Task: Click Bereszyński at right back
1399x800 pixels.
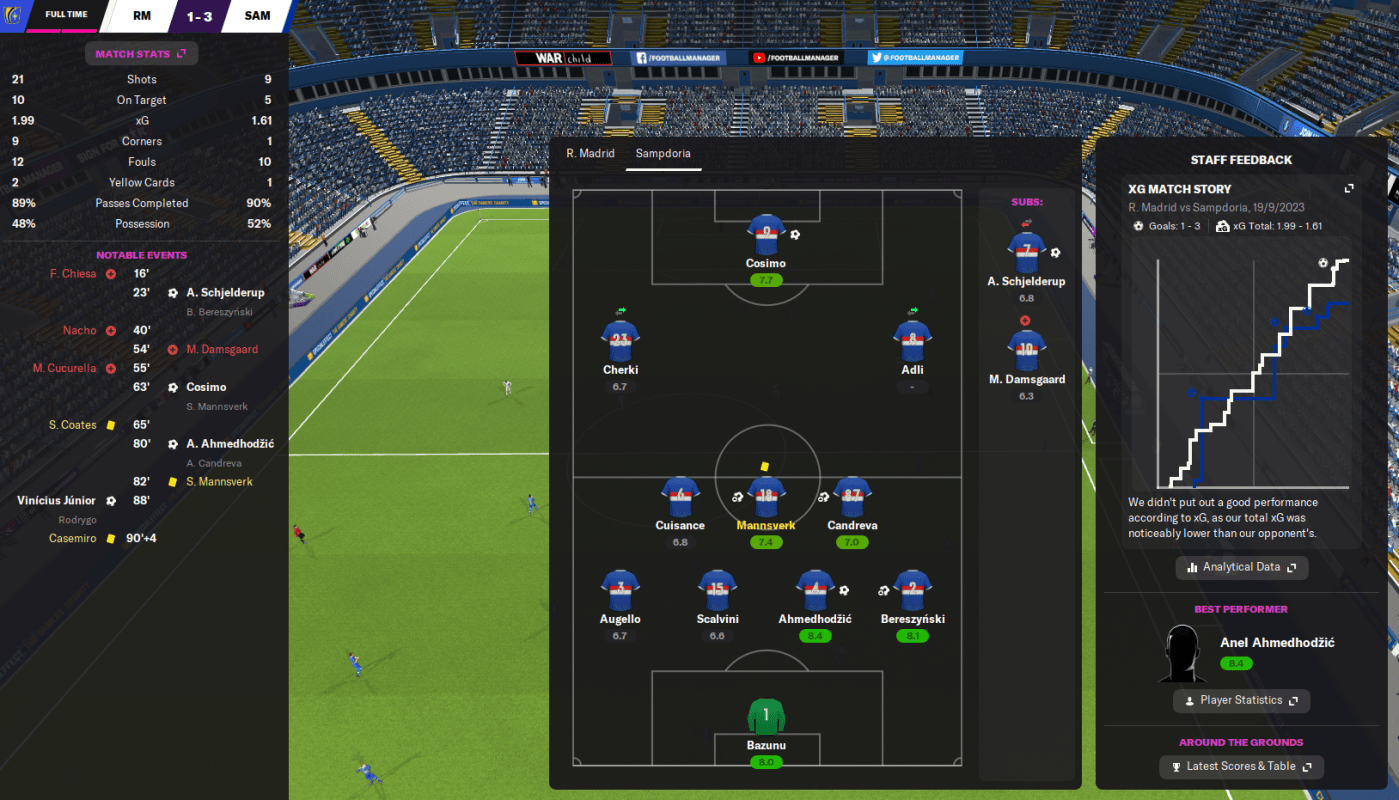Action: 912,591
